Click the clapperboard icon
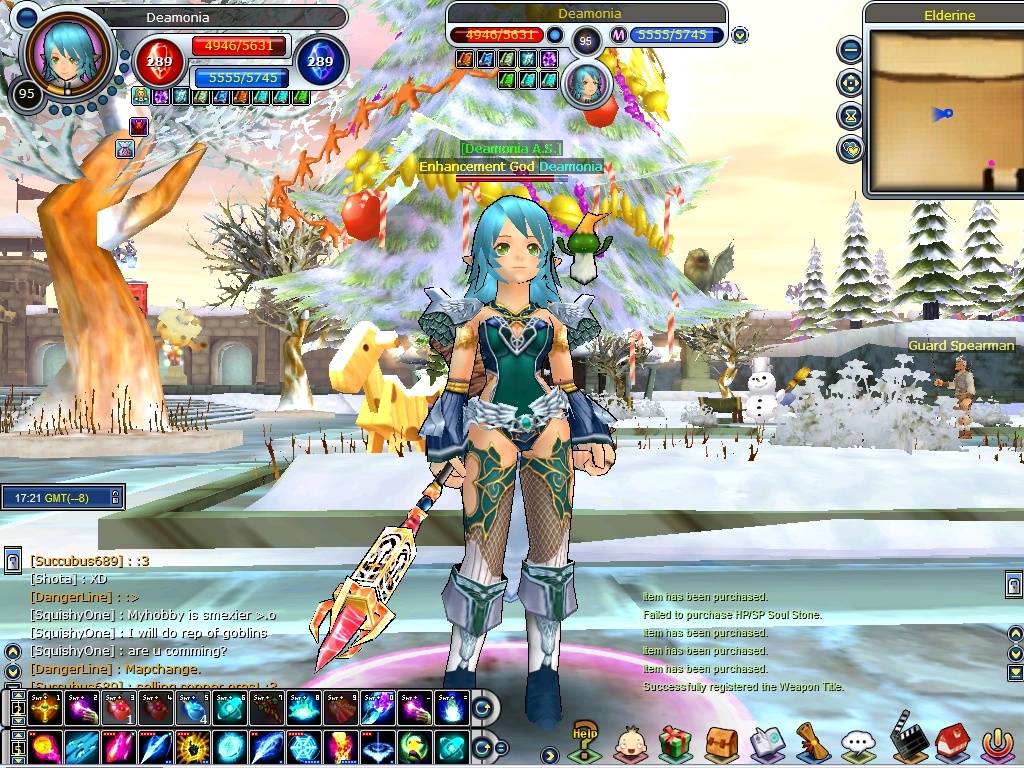 (907, 740)
